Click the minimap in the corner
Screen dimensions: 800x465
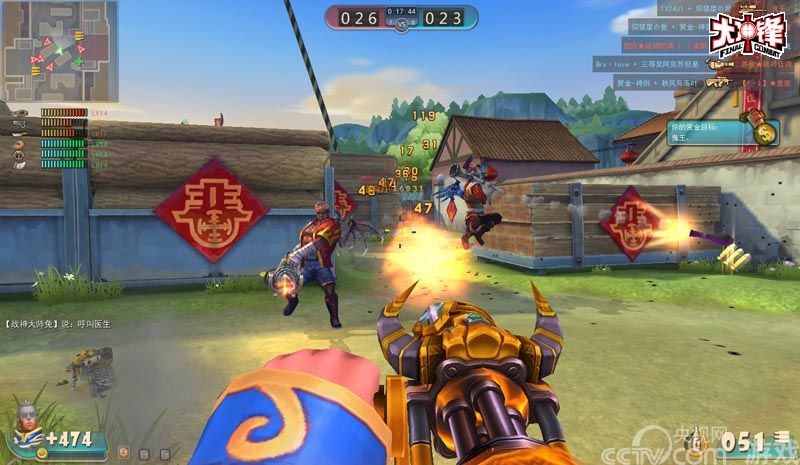[x=59, y=50]
